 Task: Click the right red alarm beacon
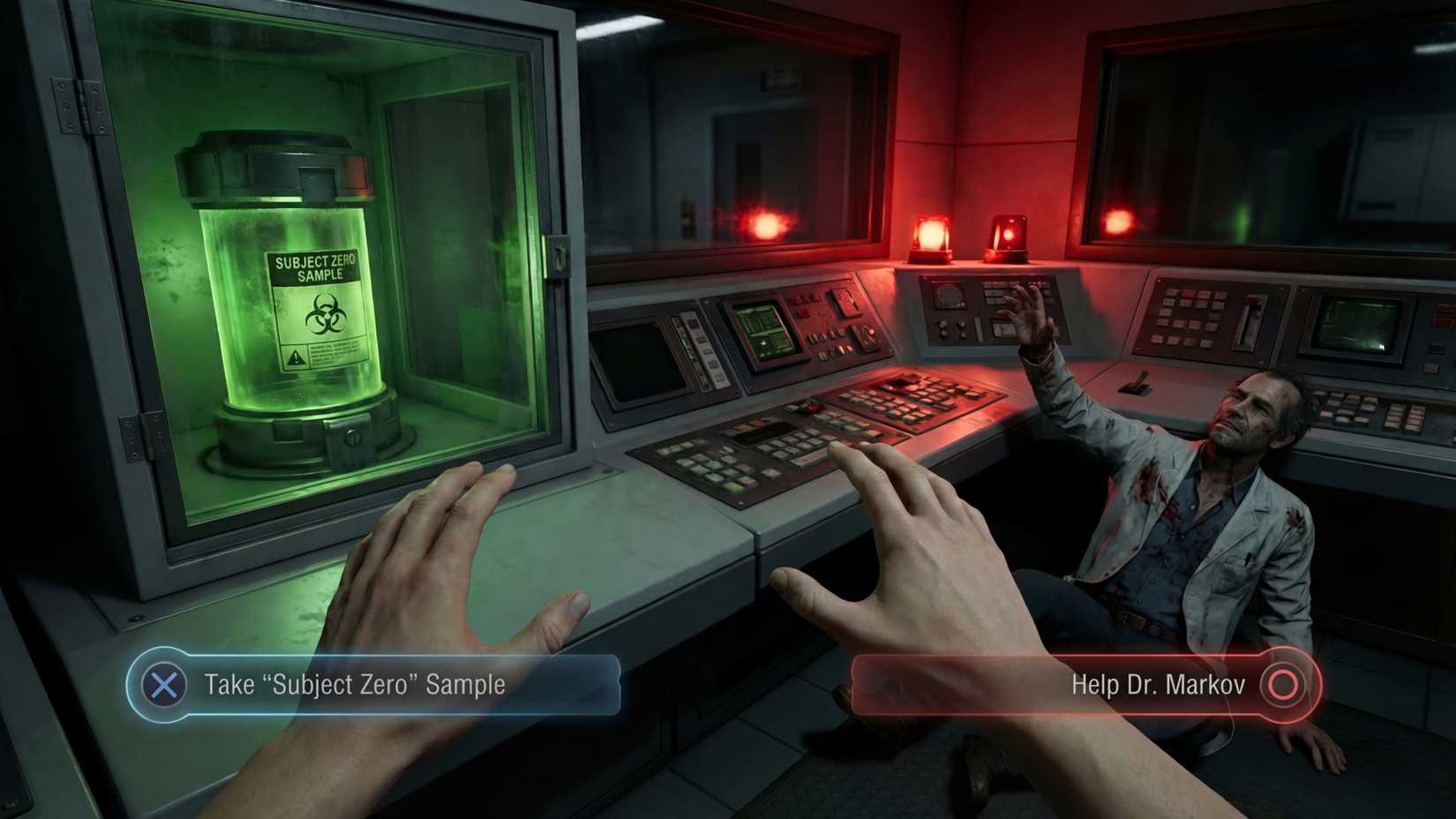(x=1006, y=237)
